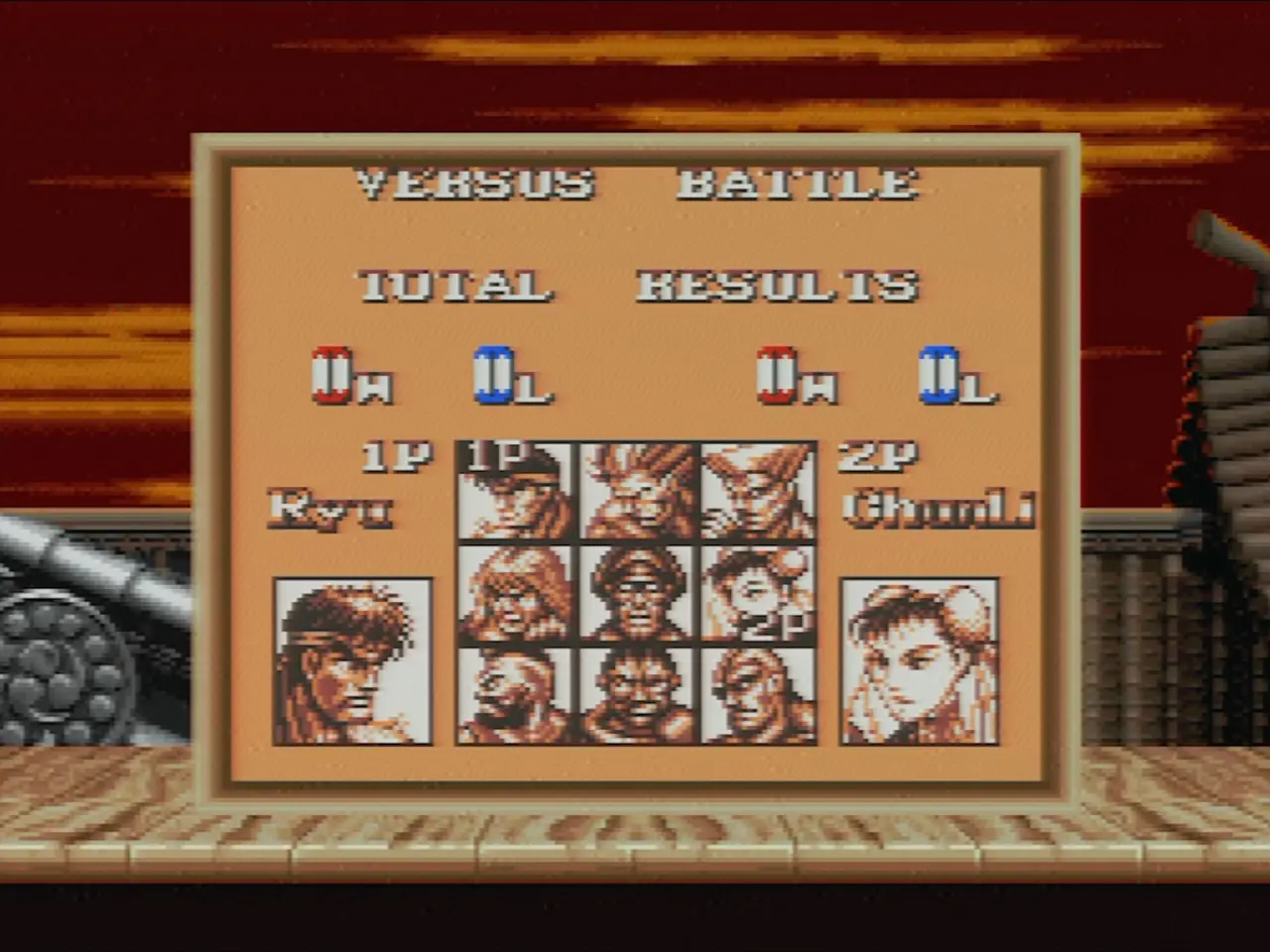Select Ryu in the character grid
The image size is (1270, 952).
point(514,492)
